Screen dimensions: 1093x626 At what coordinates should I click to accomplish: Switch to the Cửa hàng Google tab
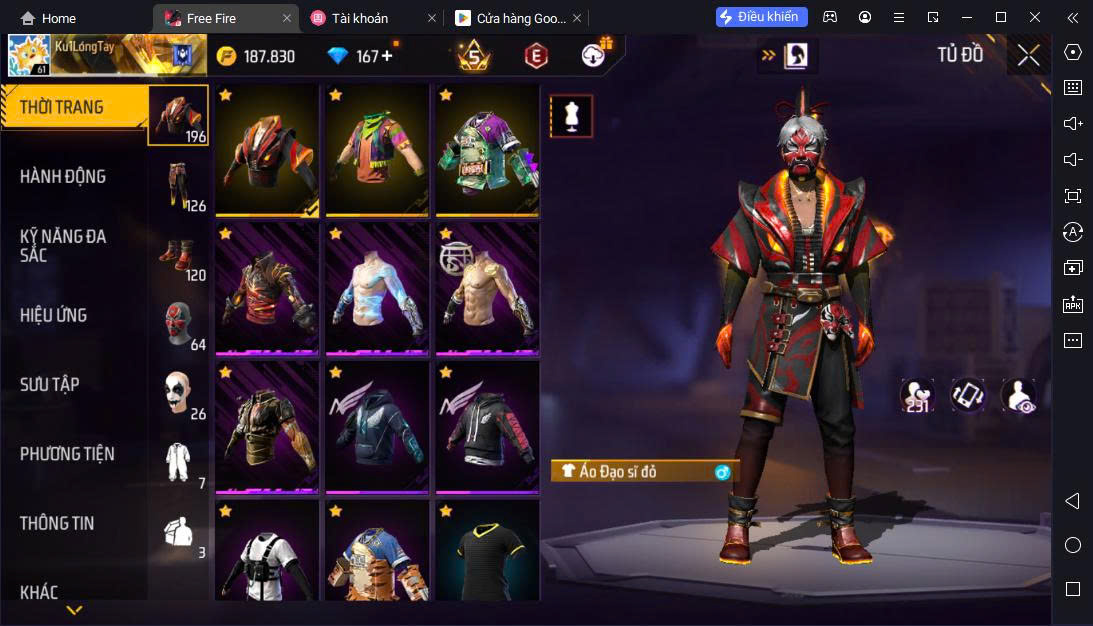(510, 18)
